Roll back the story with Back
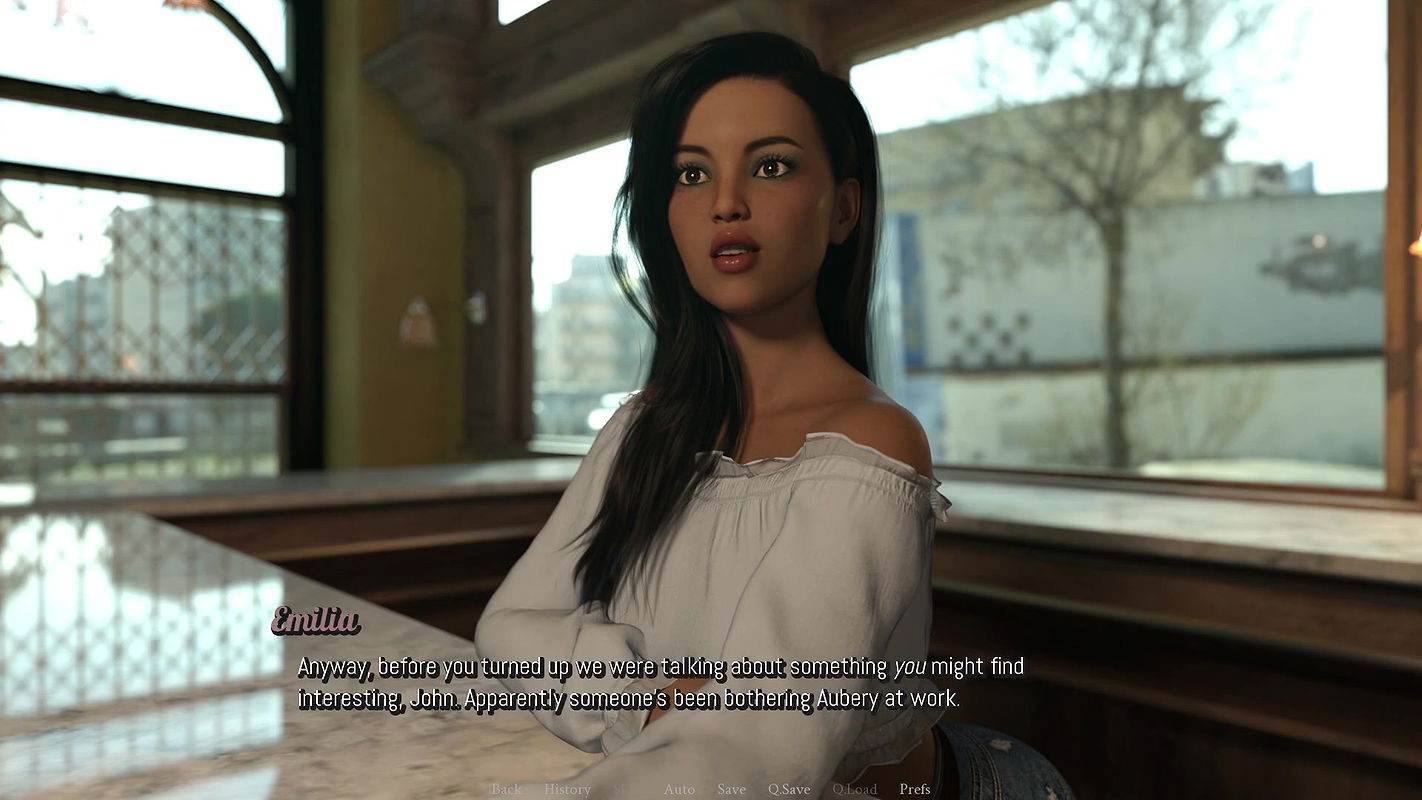Image resolution: width=1422 pixels, height=800 pixels. 505,789
